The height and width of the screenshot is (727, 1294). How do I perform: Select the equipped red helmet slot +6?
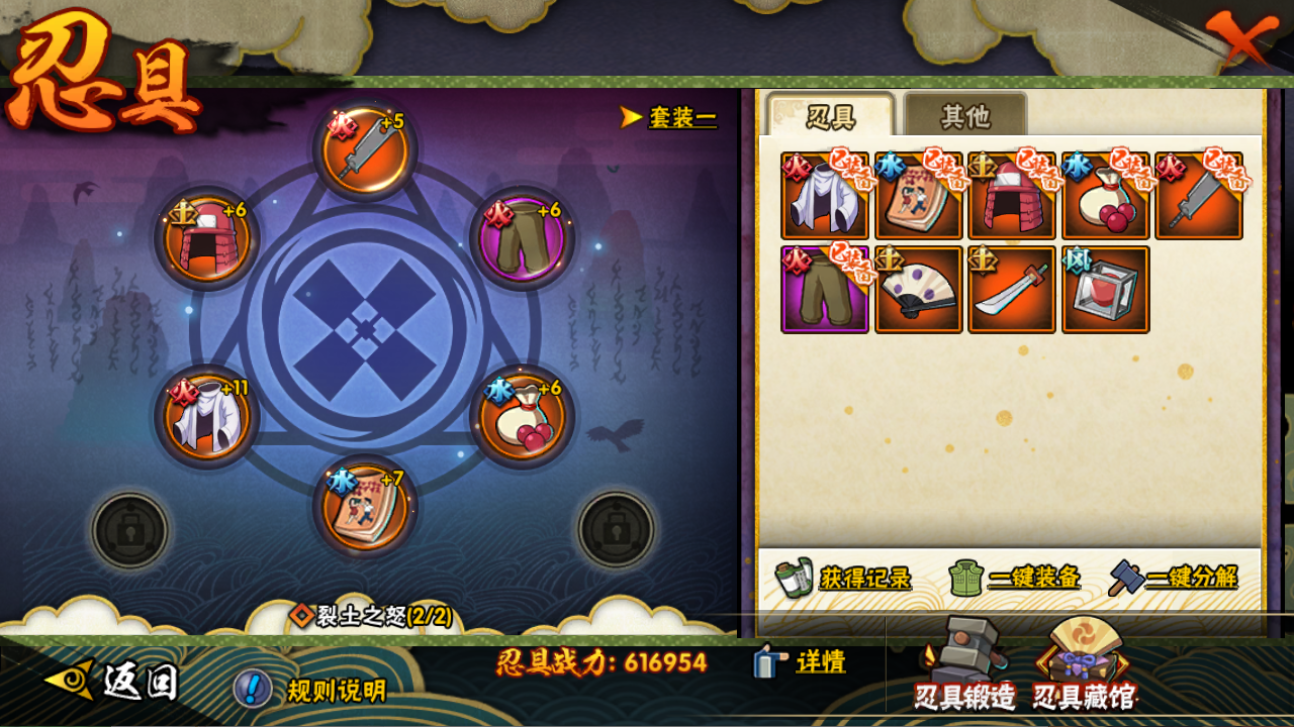pos(208,240)
